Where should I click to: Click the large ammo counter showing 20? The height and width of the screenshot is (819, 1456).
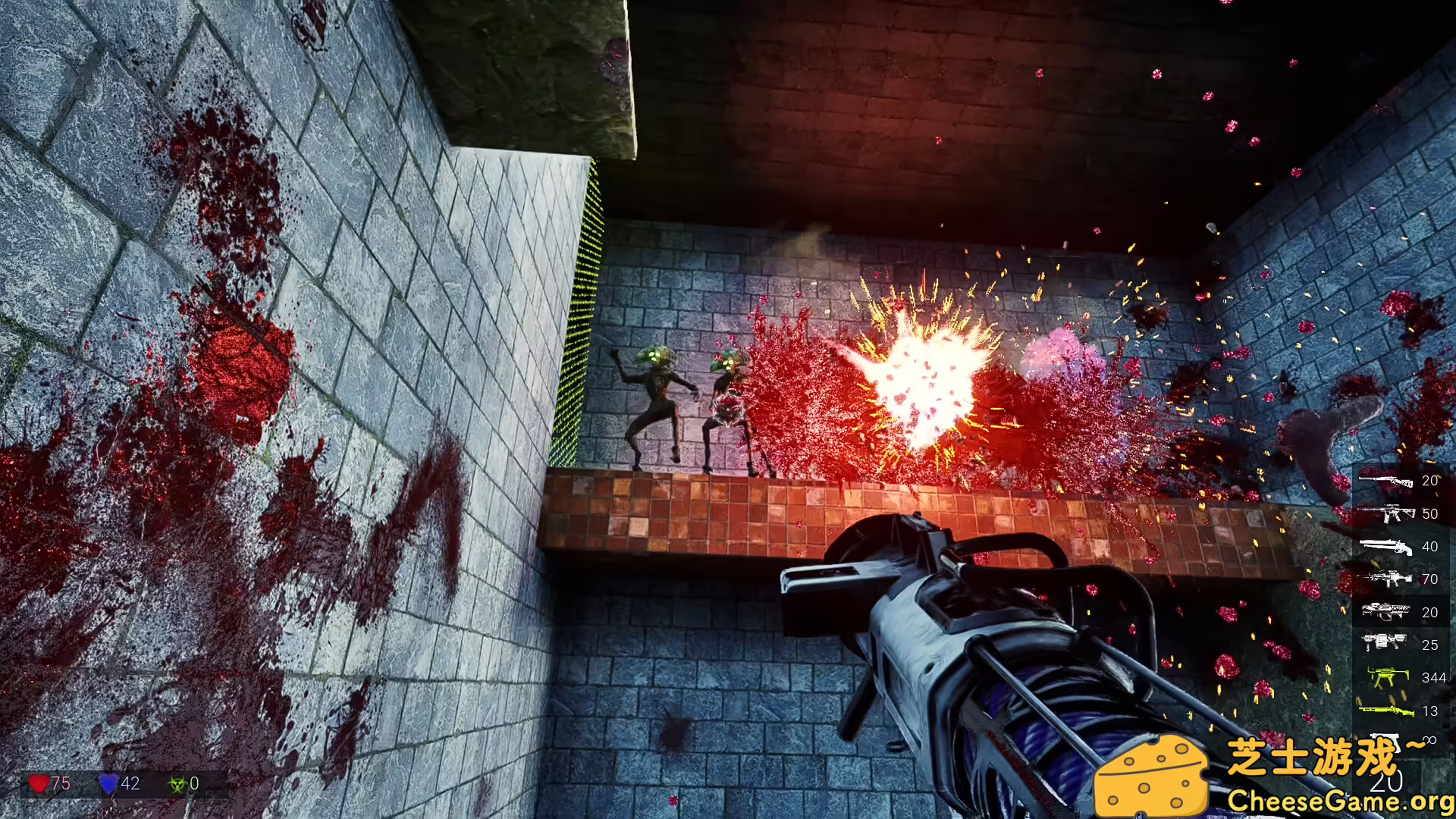click(x=1385, y=781)
